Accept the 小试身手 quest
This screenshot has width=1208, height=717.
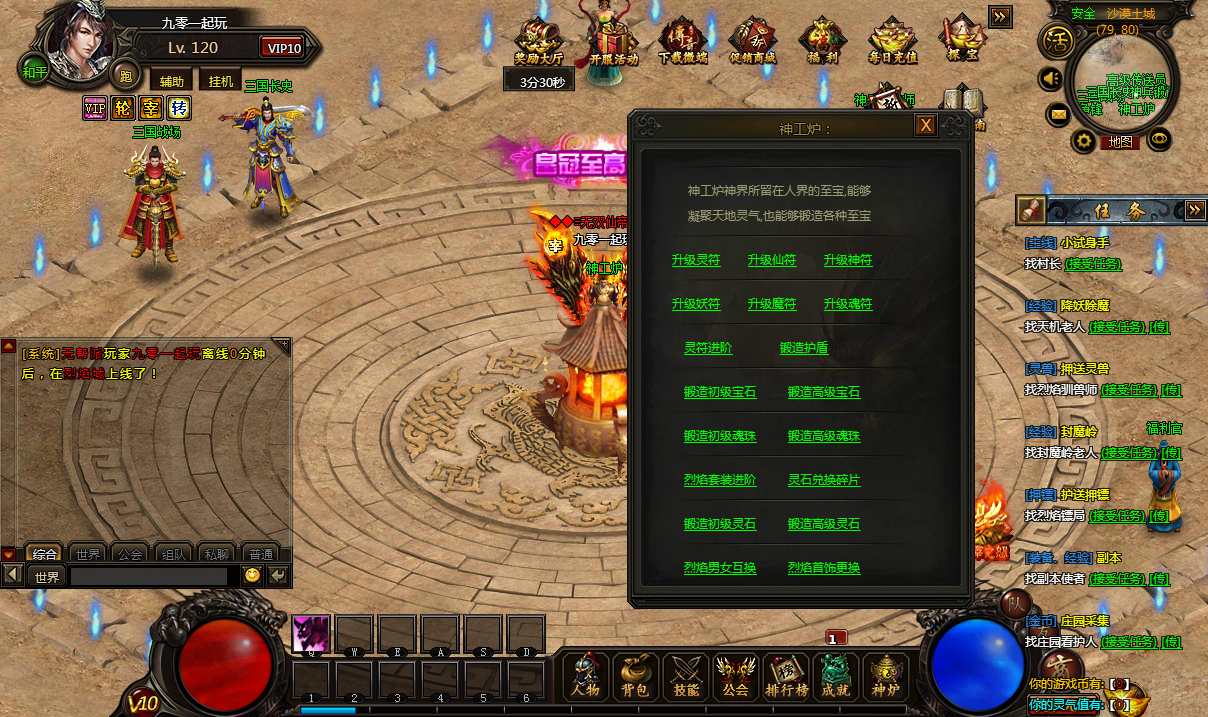1093,264
